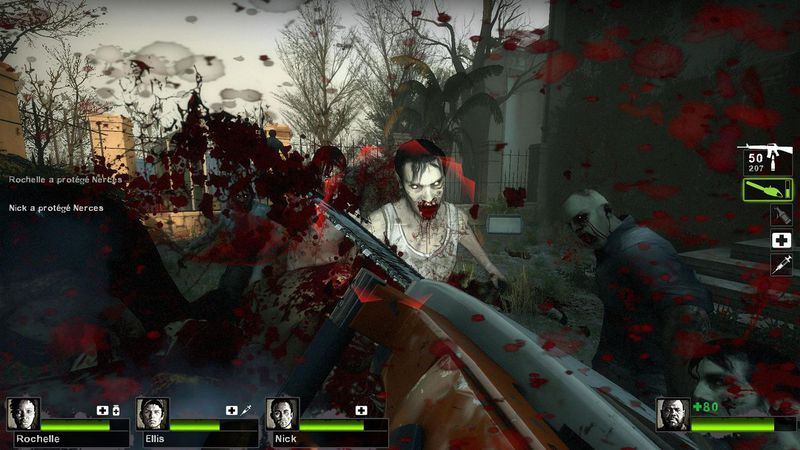
Task: Select the molotov throwable slot
Action: pos(781,216)
